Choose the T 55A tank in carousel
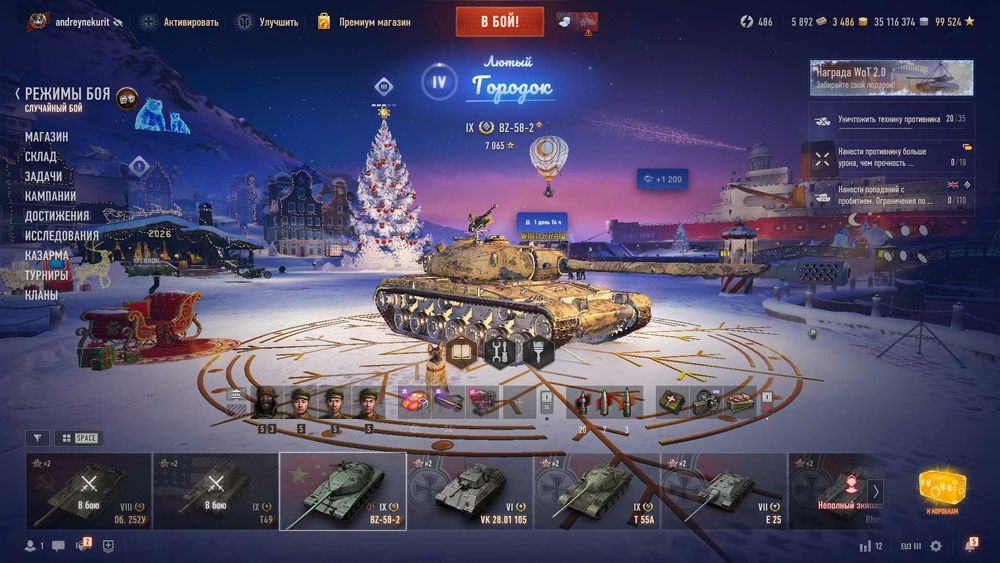 pyautogui.click(x=596, y=491)
